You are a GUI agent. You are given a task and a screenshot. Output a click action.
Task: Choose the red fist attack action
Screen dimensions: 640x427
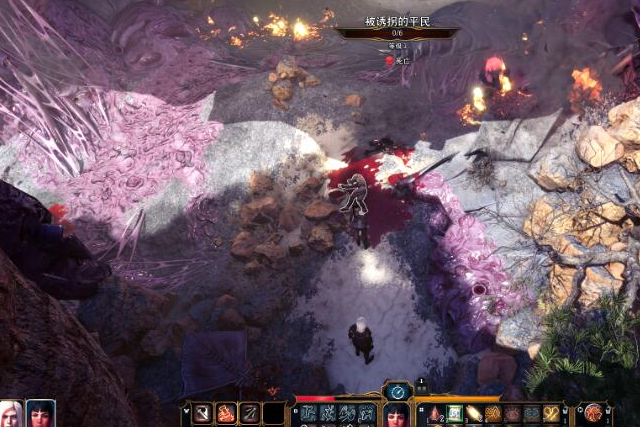tap(226, 413)
